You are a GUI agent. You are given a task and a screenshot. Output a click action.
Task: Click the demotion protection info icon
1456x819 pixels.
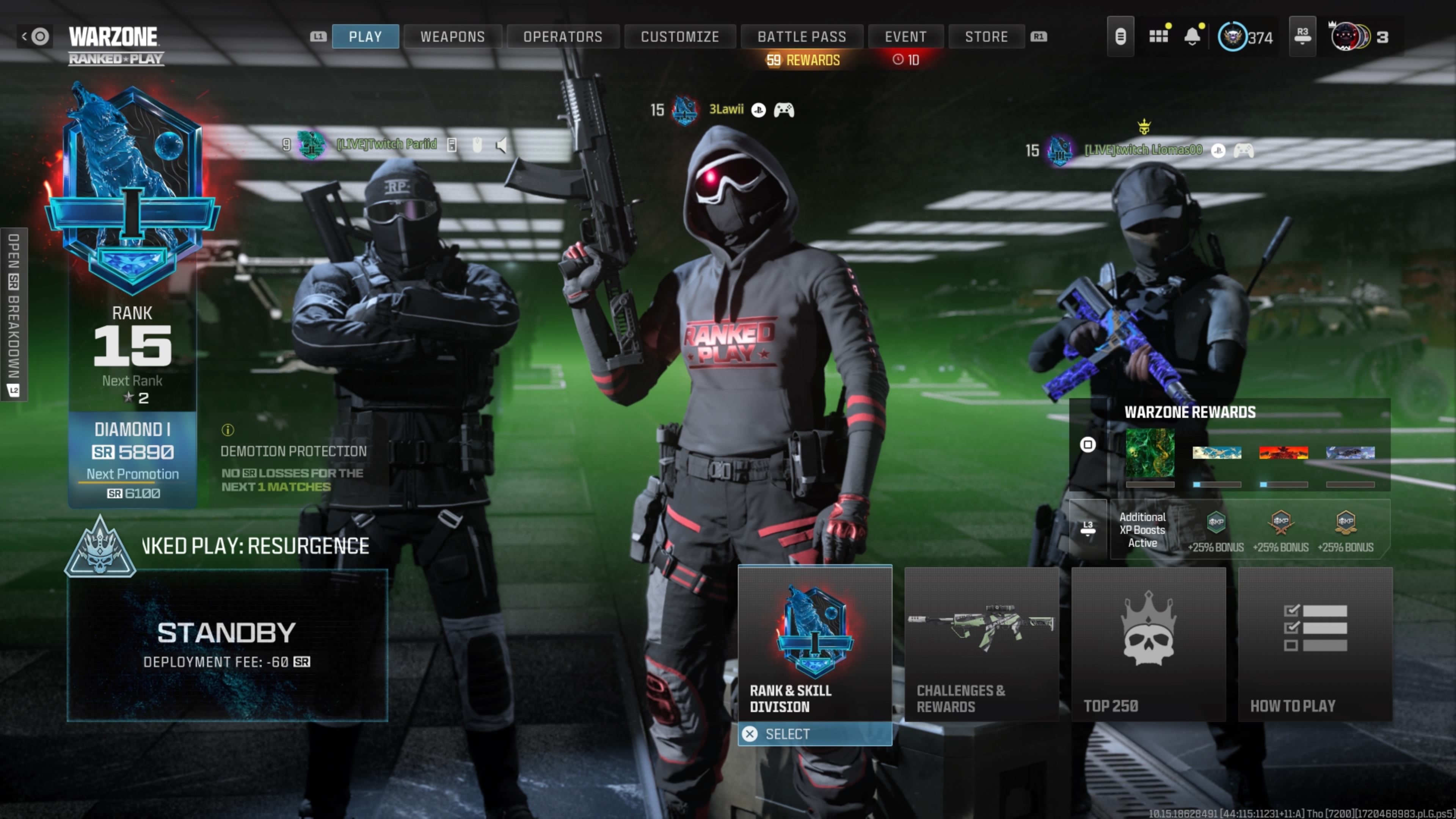[228, 430]
